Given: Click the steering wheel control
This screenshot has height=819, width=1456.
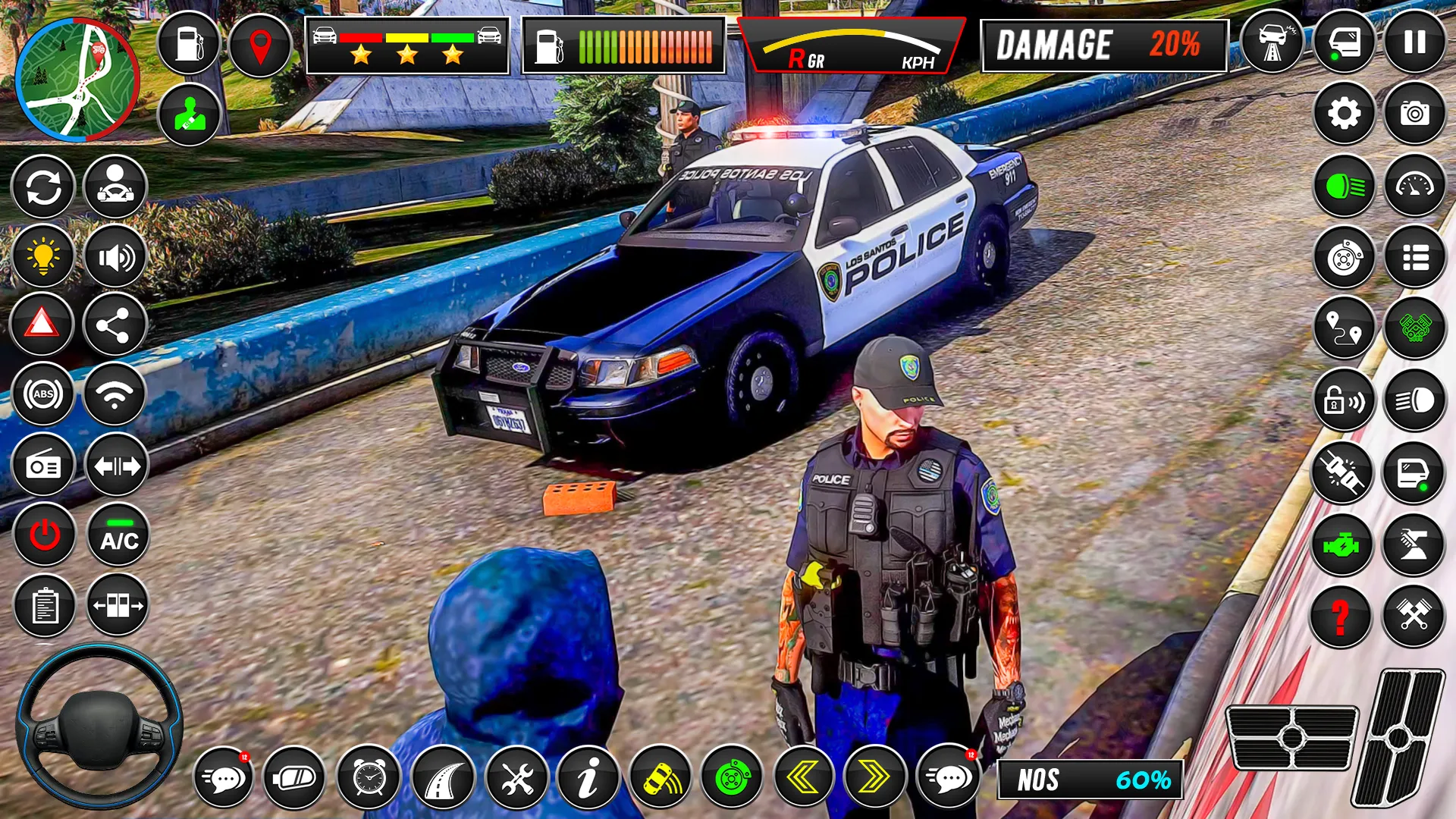Looking at the screenshot, I should [99, 726].
